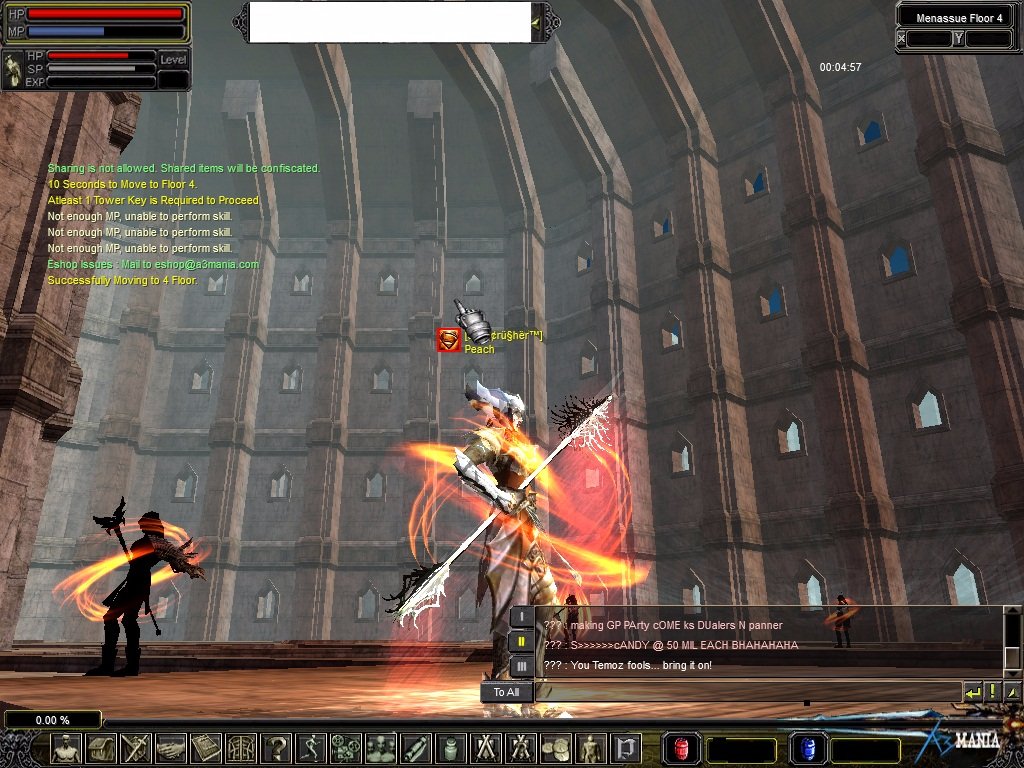Click the flag icon in toolbar

pyautogui.click(x=626, y=748)
